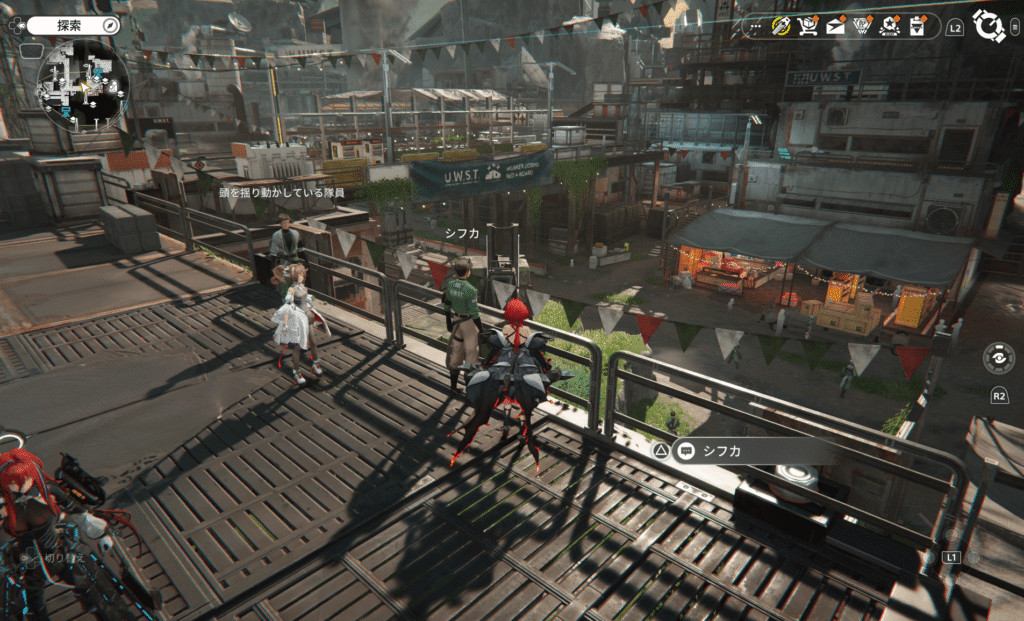
Task: Open the shopping cart store icon
Action: click(808, 26)
